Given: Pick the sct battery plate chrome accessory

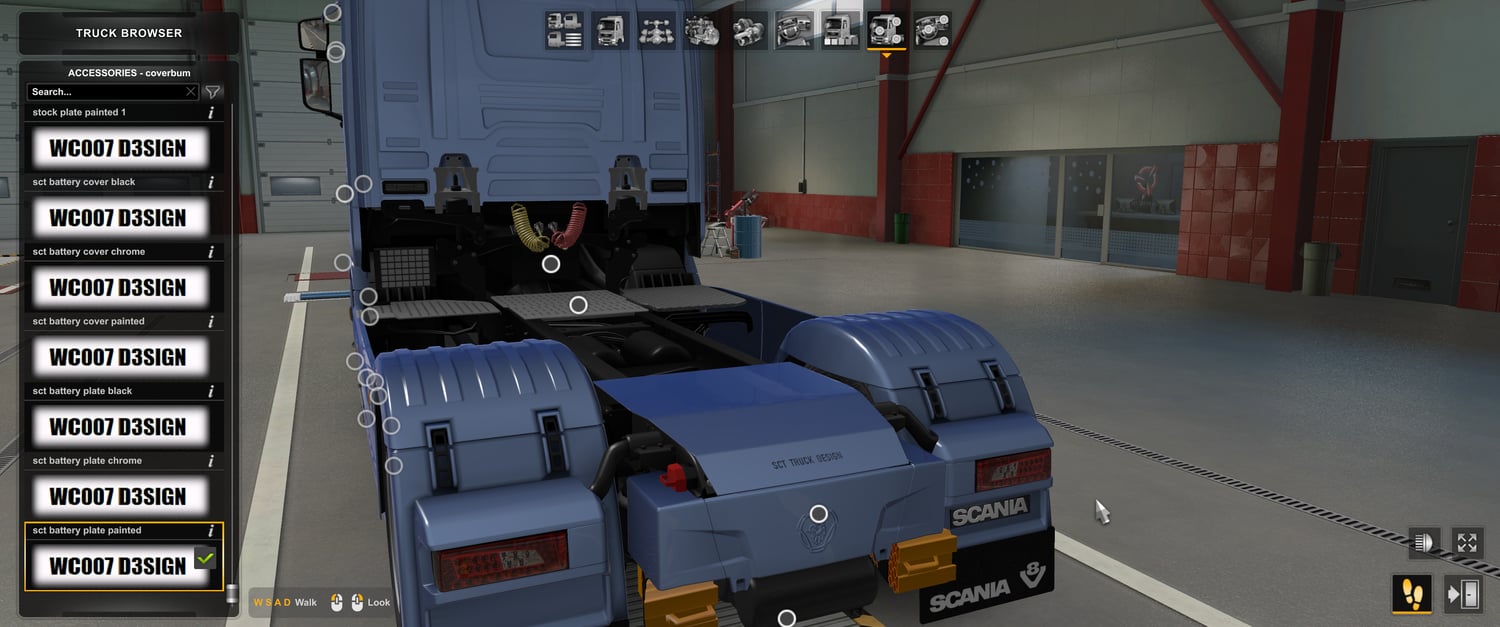Looking at the screenshot, I should point(118,497).
